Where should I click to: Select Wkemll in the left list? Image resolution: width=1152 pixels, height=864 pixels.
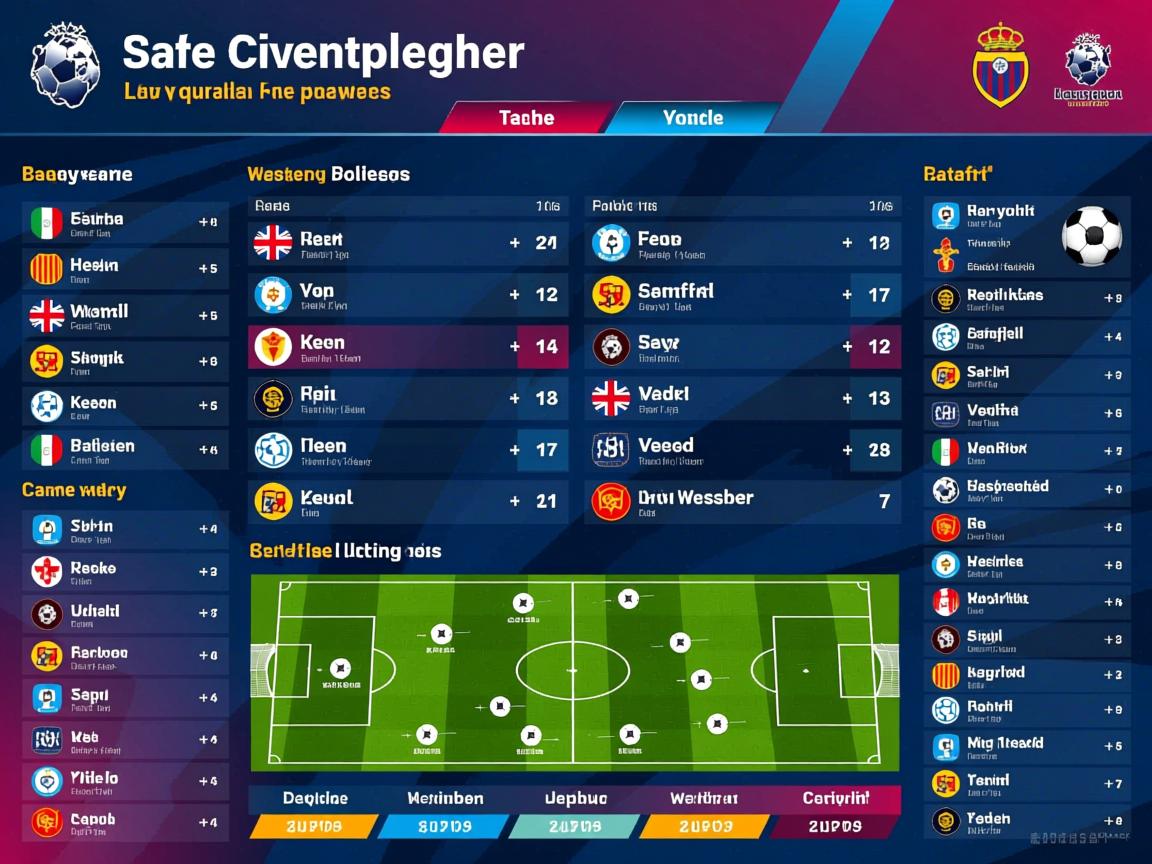pos(125,315)
